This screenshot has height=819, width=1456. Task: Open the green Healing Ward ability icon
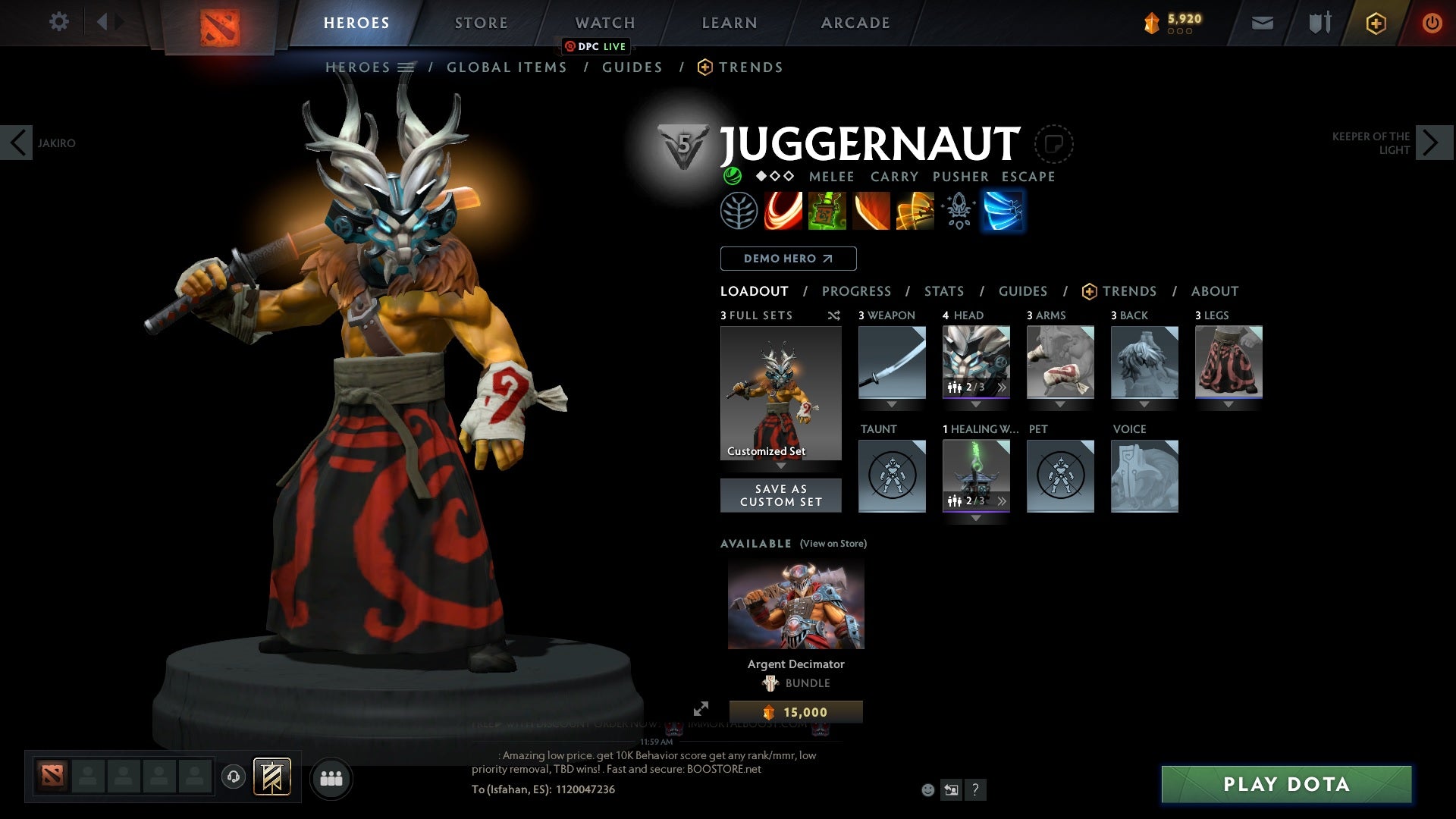click(x=827, y=211)
